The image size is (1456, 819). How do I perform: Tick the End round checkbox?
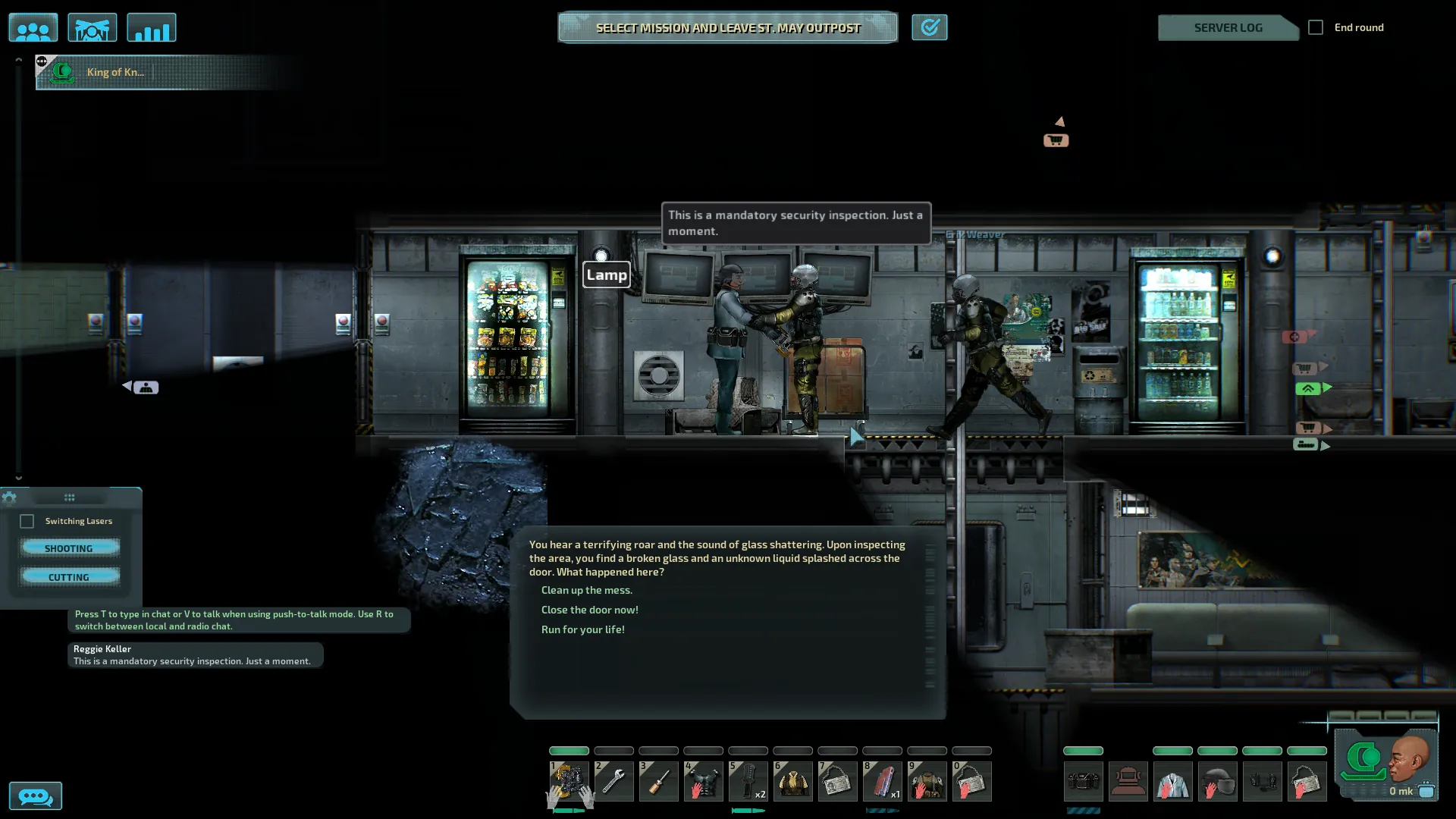tap(1316, 27)
